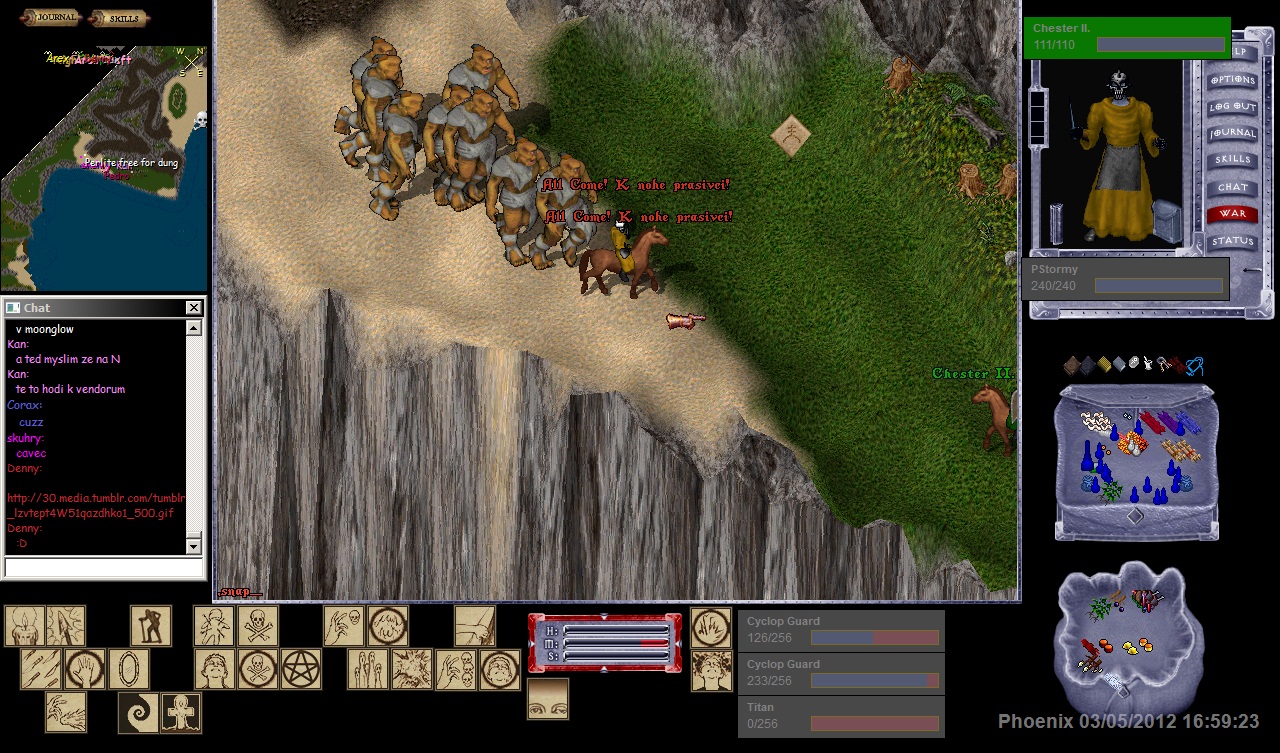This screenshot has width=1280, height=753.
Task: Close the Chat window
Action: [194, 308]
